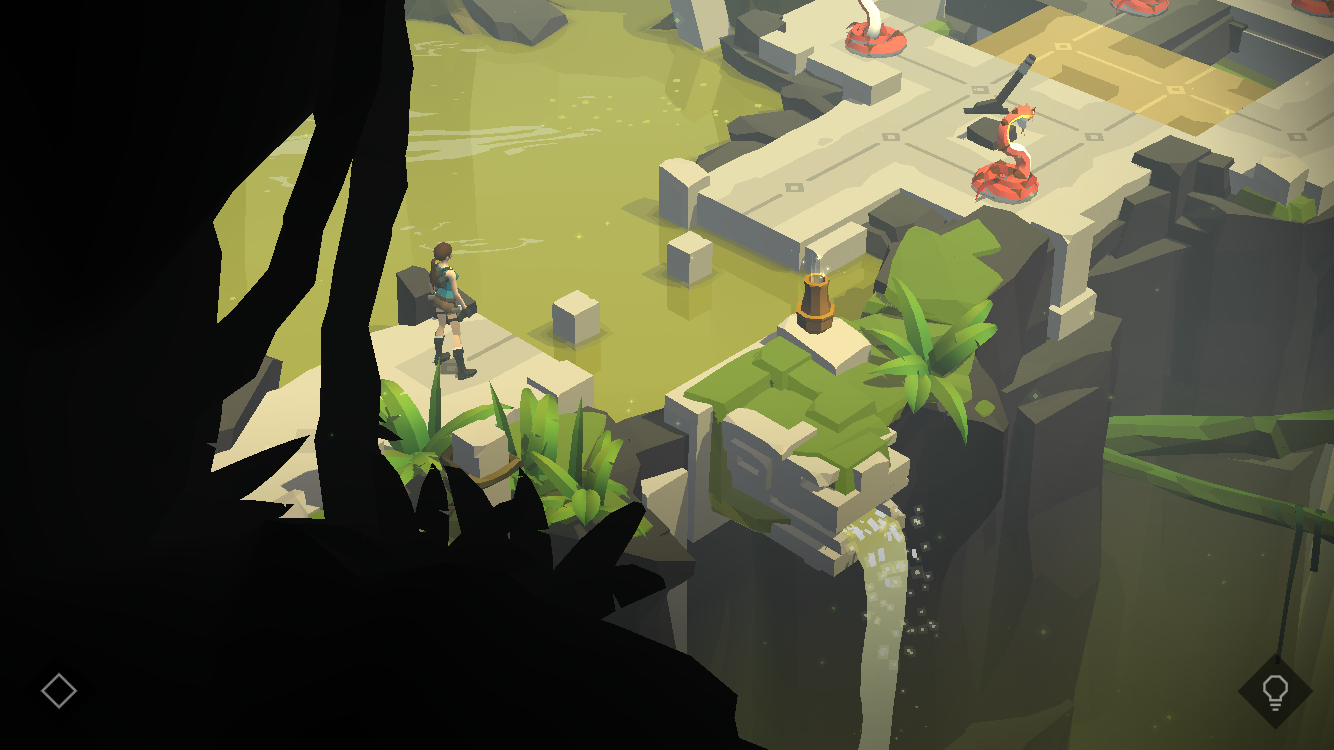Select the golden pillar on the mossy ledge

point(815,300)
